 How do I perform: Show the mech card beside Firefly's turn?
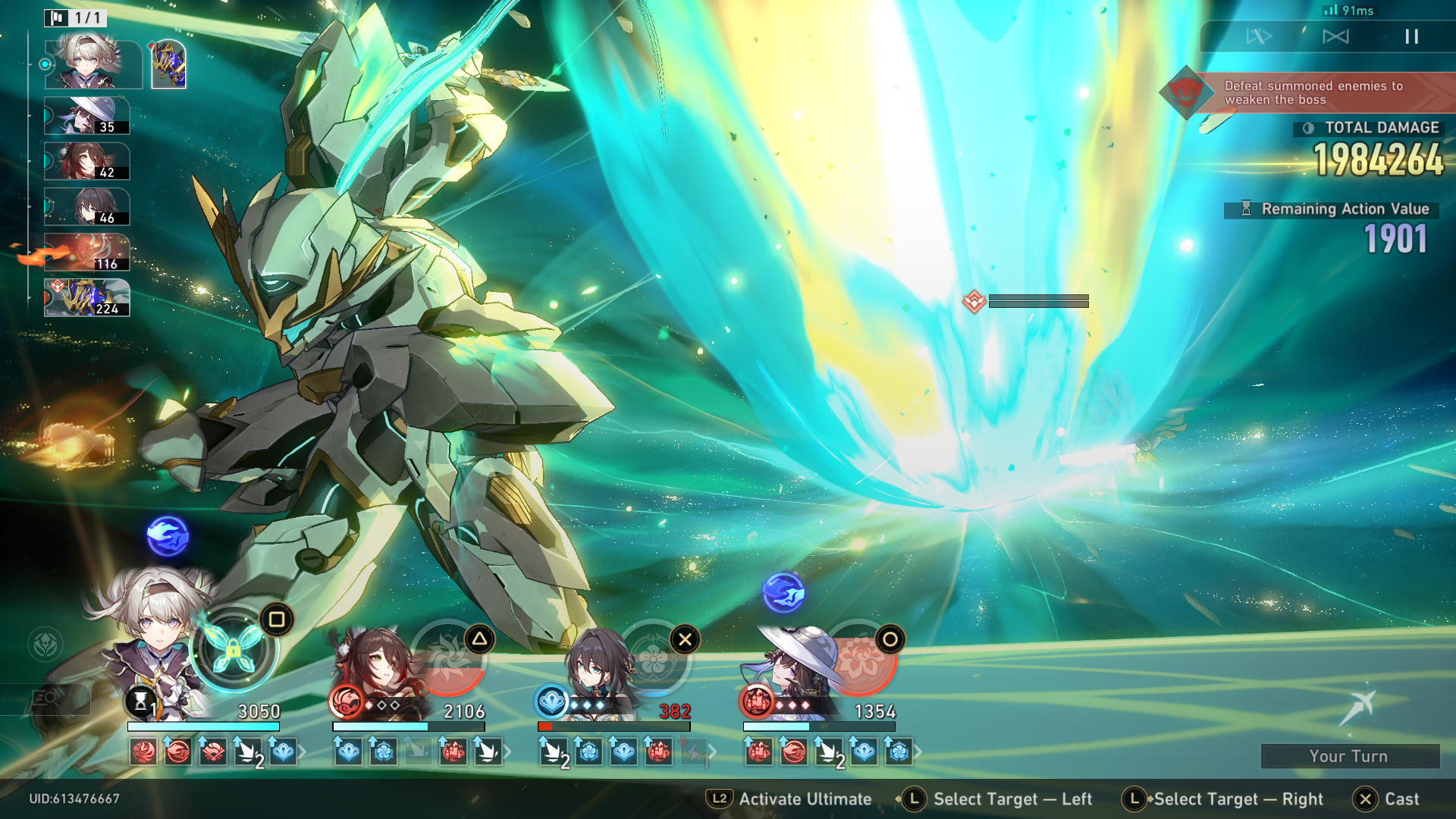tap(168, 64)
